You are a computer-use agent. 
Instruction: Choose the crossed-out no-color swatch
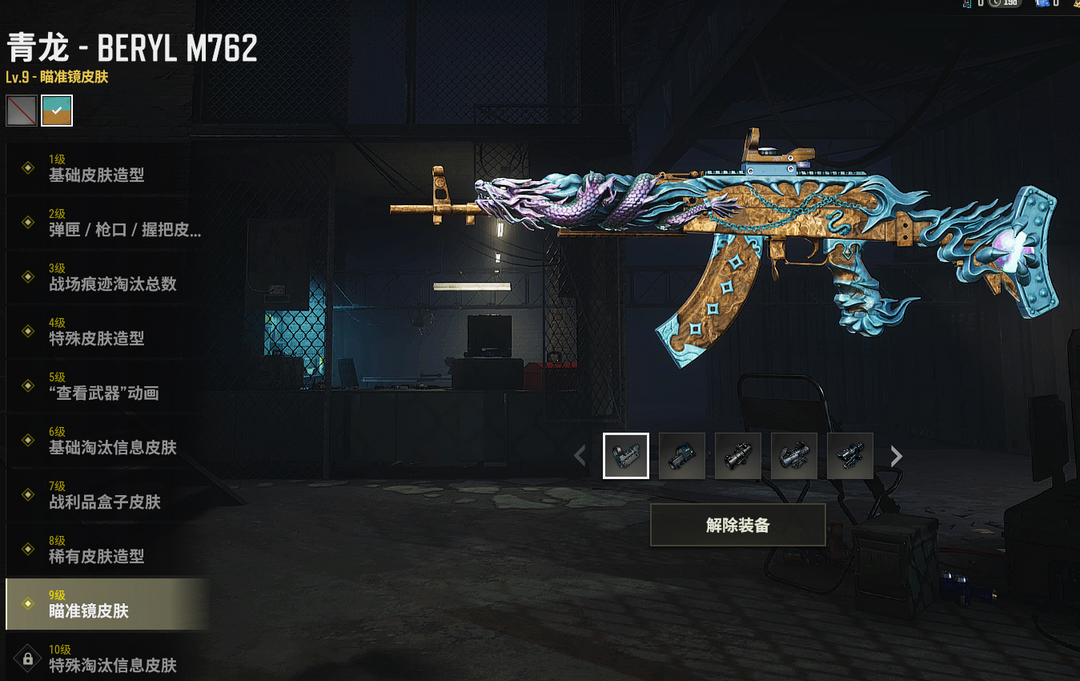coord(21,110)
